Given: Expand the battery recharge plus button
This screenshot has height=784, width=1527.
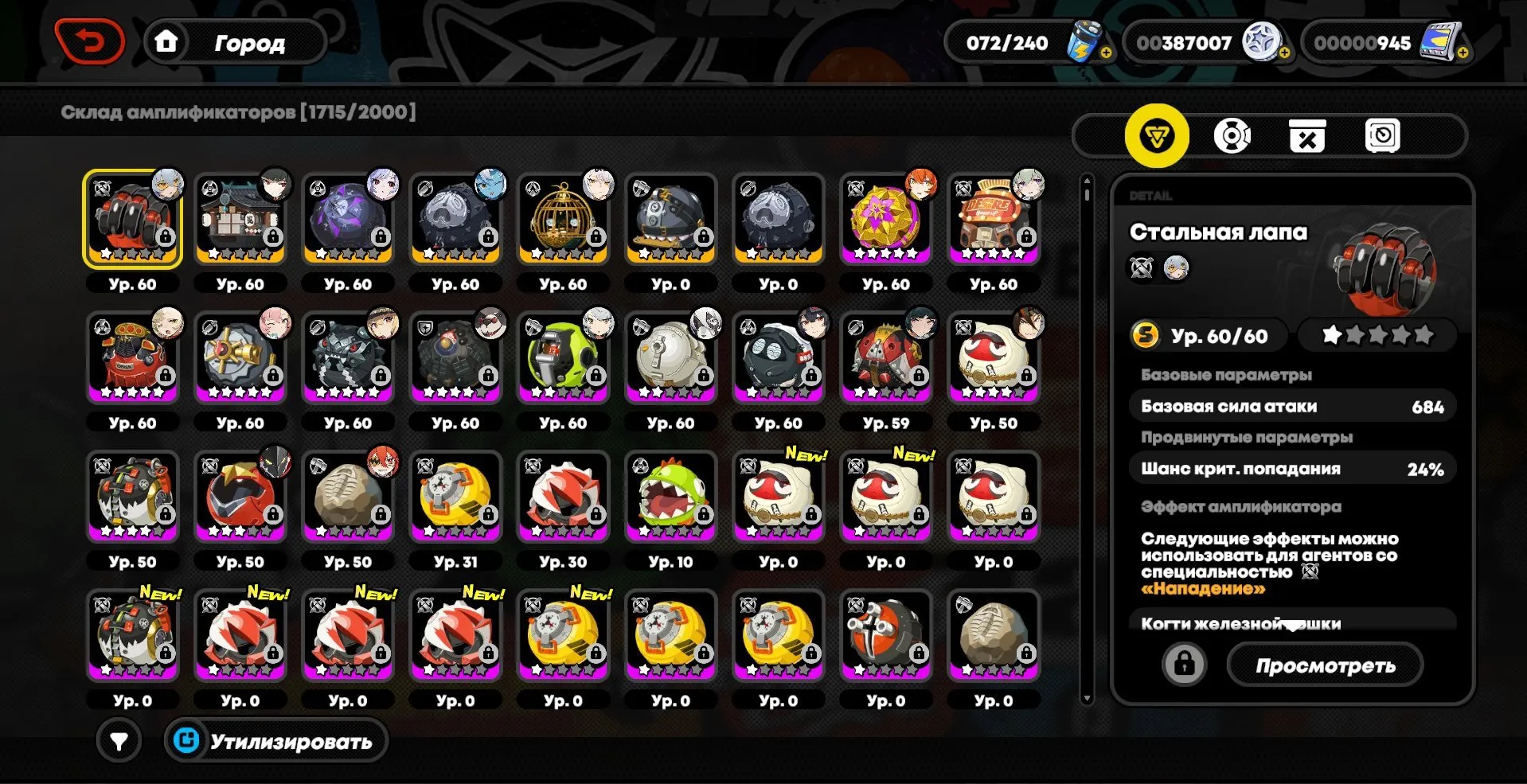Looking at the screenshot, I should pyautogui.click(x=1107, y=53).
